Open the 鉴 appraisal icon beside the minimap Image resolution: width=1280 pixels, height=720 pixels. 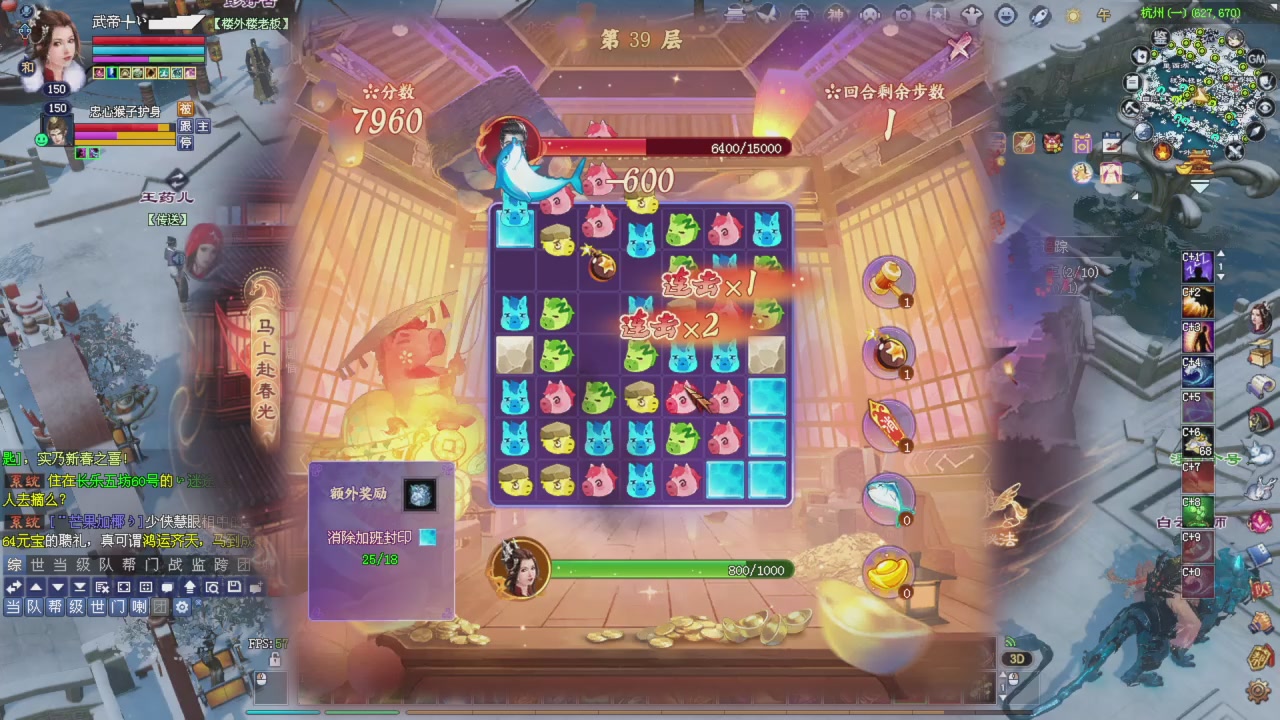pos(1161,39)
